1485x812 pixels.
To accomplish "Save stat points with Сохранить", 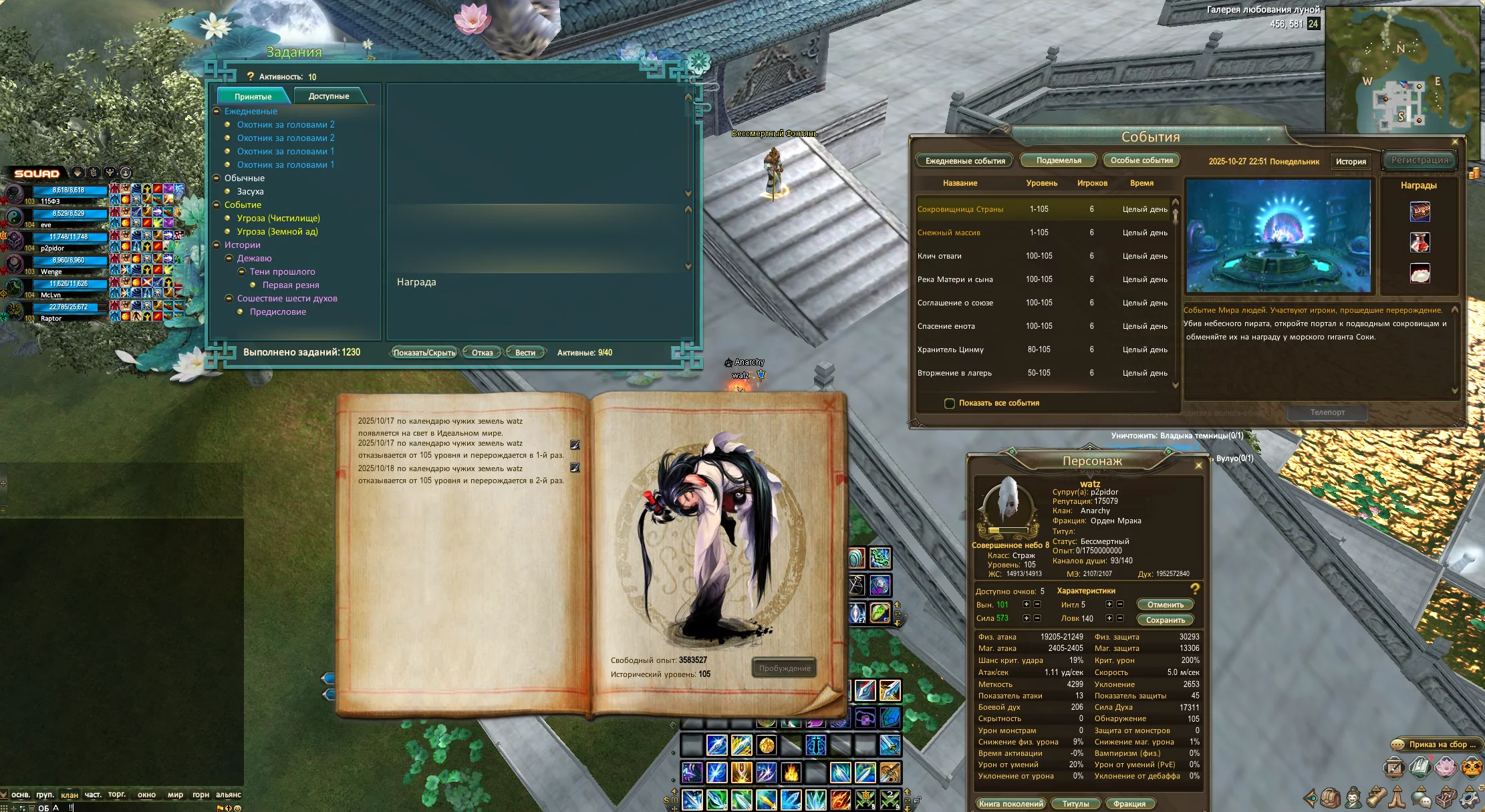I will coord(1165,620).
